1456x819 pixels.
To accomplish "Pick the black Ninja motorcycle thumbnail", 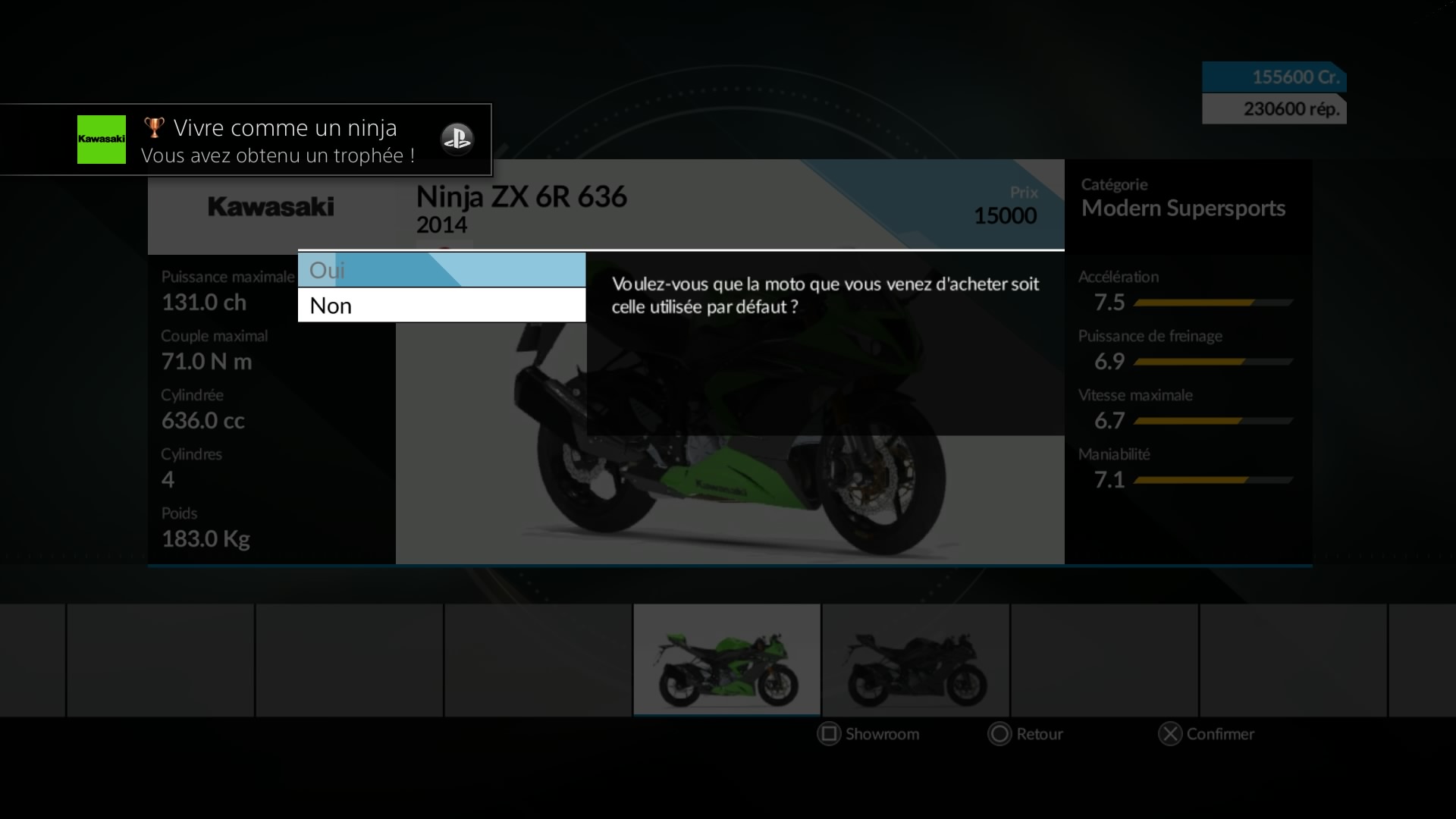I will (x=915, y=660).
